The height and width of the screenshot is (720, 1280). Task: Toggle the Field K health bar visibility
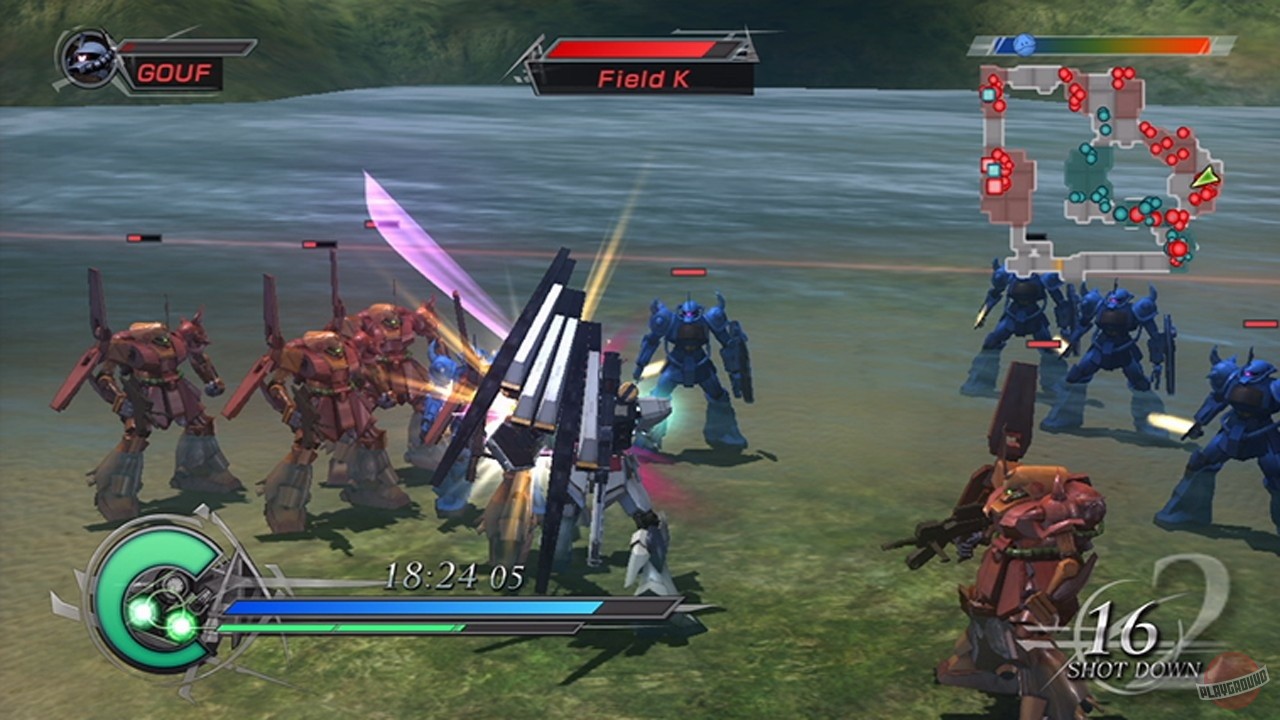tap(637, 46)
